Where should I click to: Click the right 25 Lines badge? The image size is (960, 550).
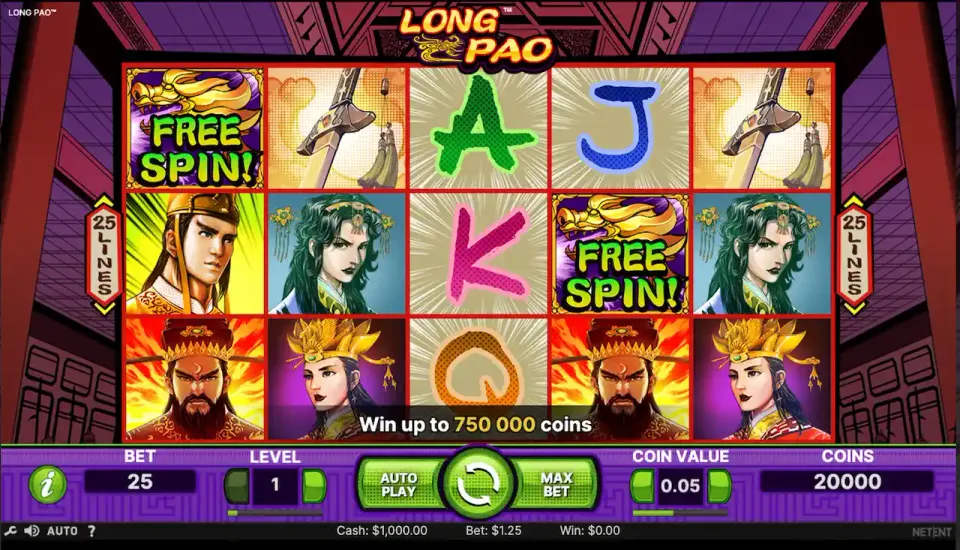click(x=854, y=255)
